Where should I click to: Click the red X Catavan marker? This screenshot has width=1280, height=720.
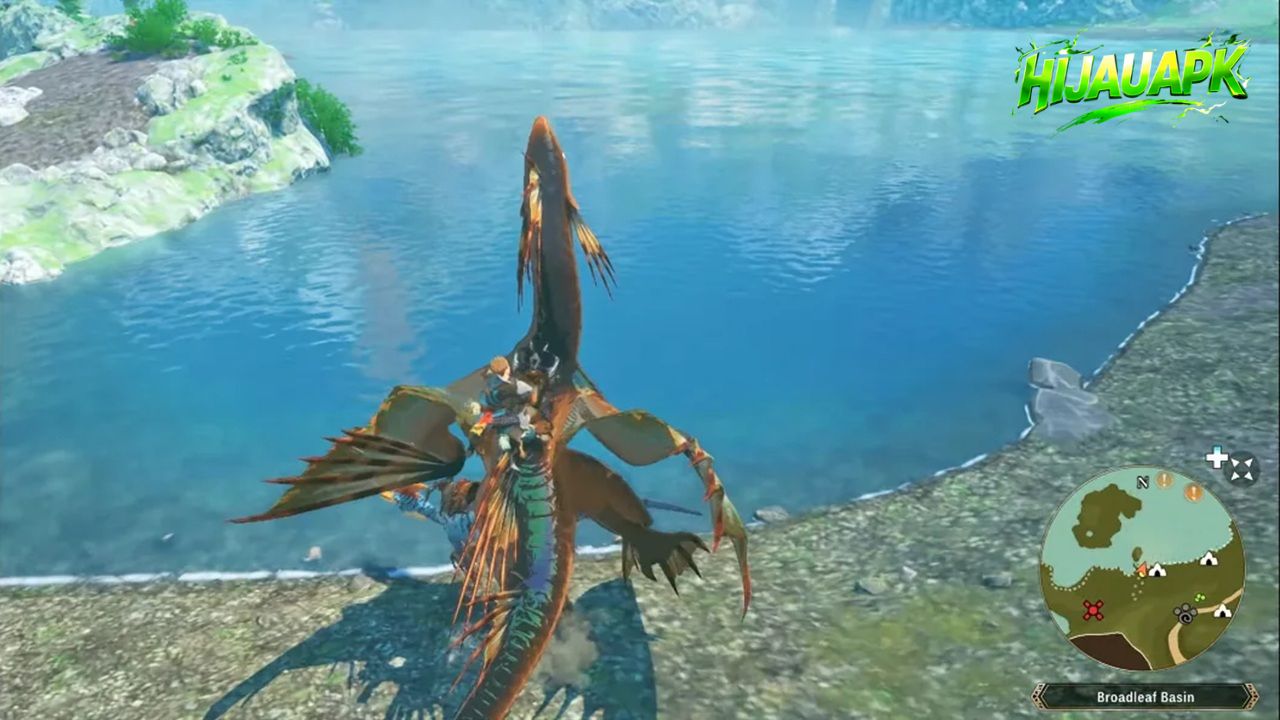(x=1092, y=610)
